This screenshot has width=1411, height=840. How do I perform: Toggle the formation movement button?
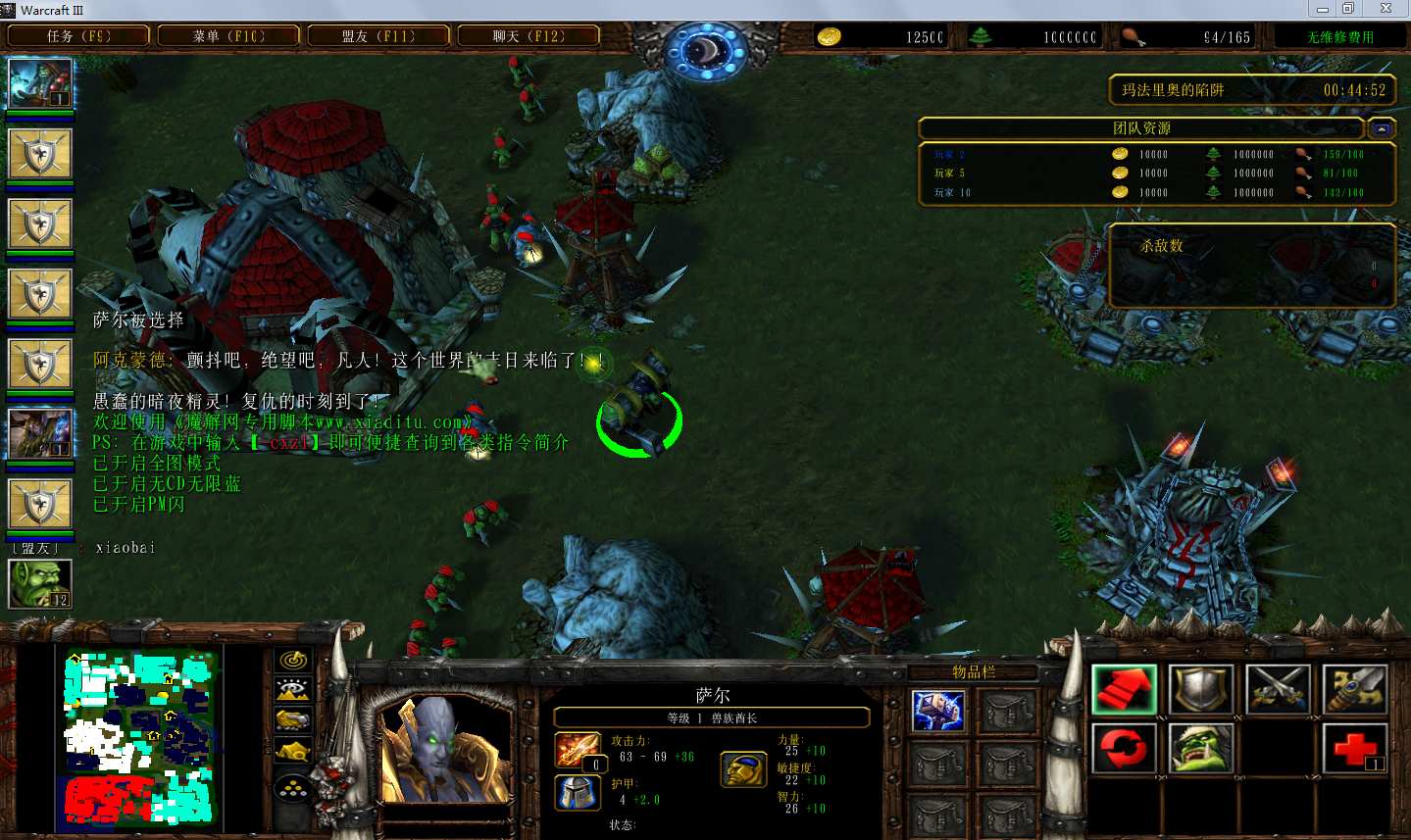[293, 788]
